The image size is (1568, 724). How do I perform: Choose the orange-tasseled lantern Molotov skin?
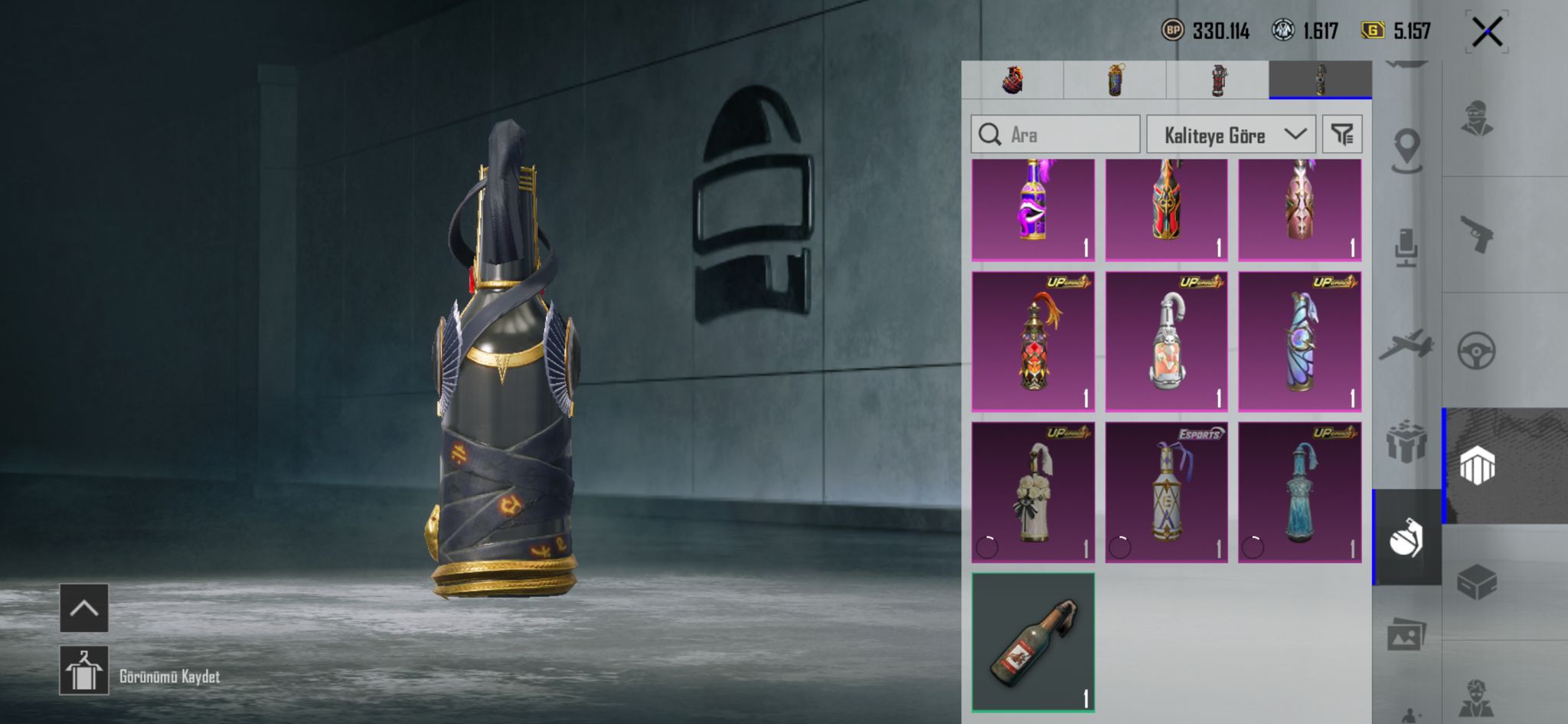1033,342
